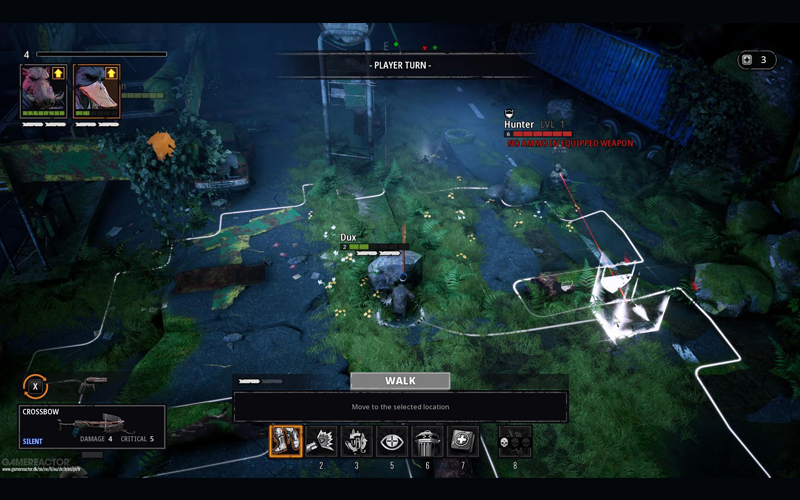Select the trash-can hide action icon

tap(427, 441)
